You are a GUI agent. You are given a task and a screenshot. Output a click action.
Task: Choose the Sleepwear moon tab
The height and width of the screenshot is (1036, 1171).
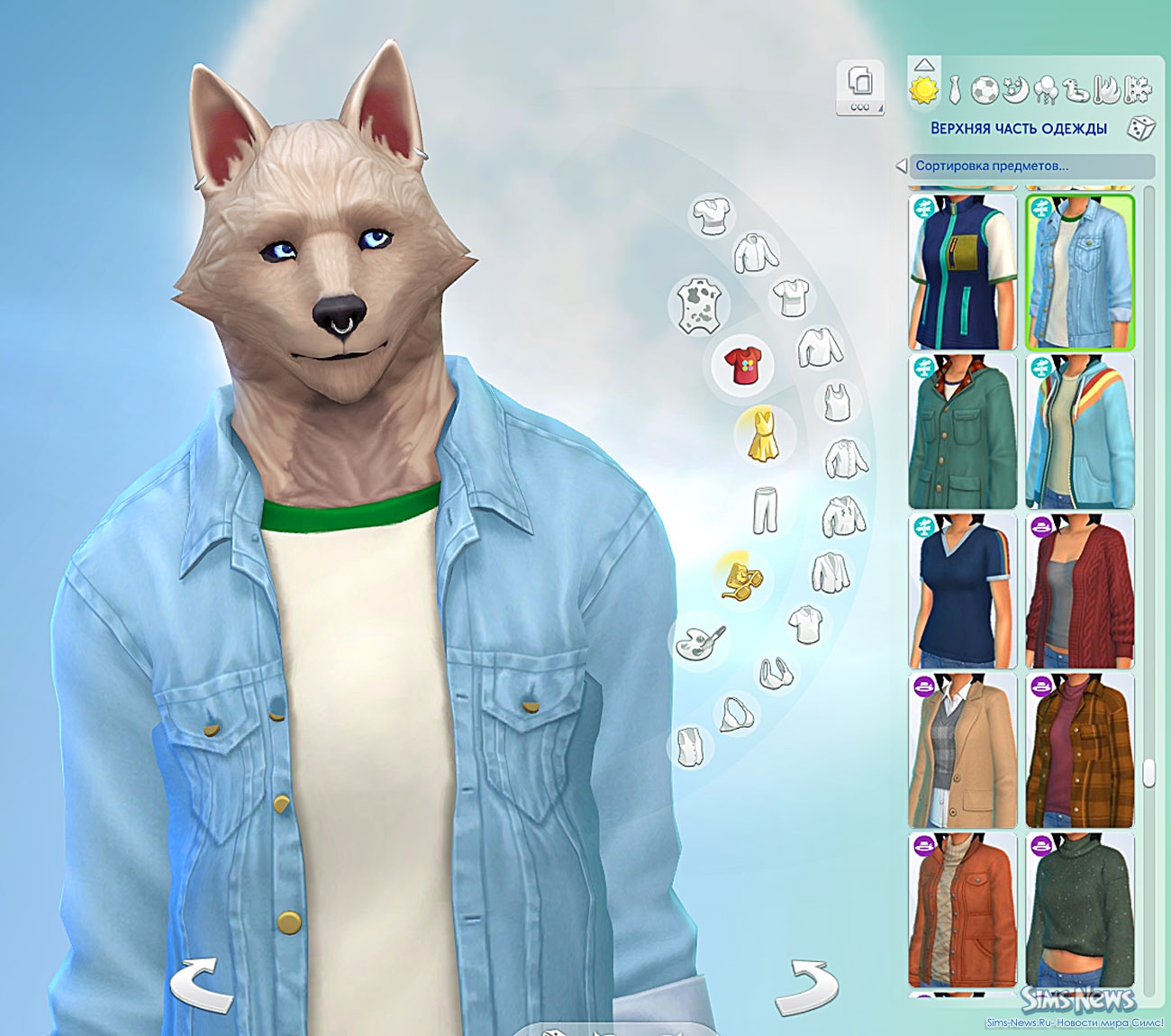[1014, 90]
